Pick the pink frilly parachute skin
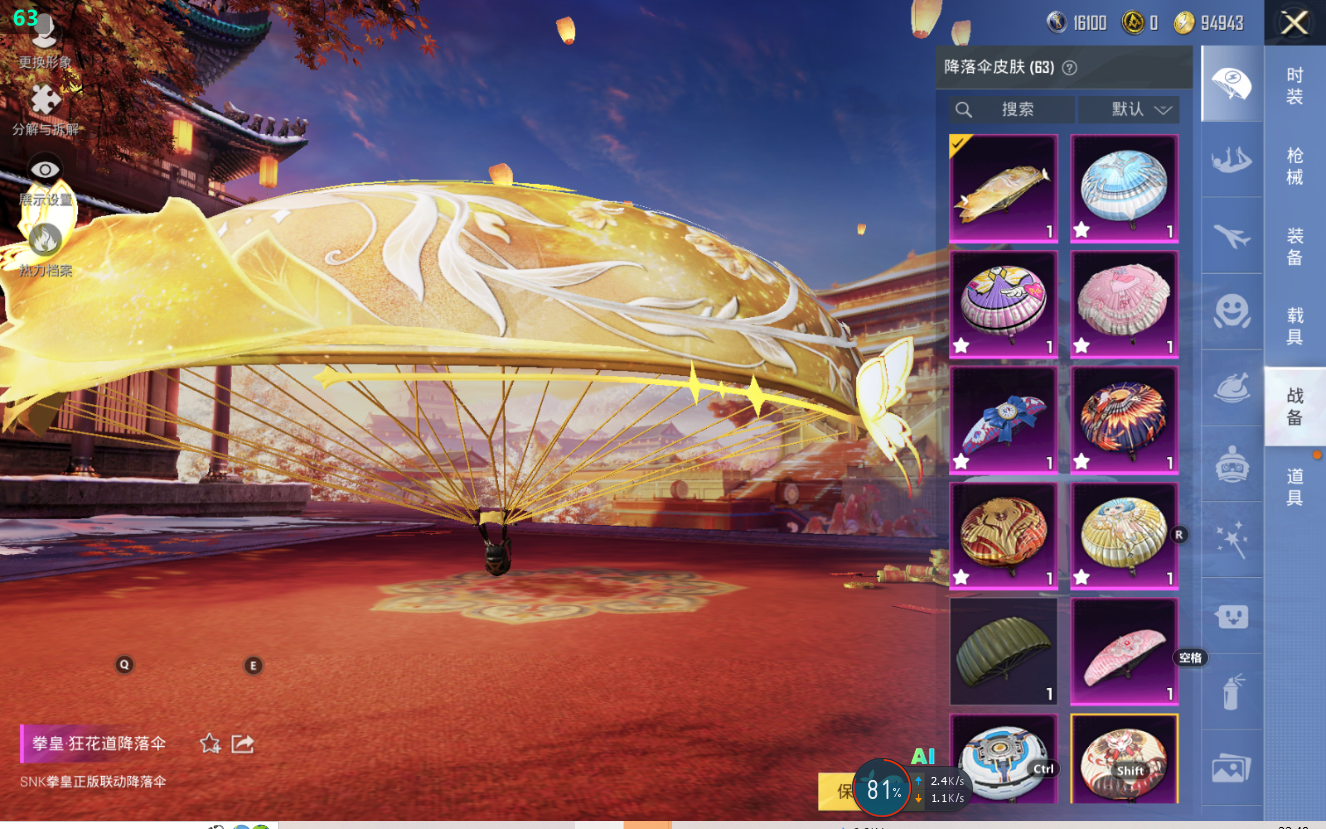The image size is (1326, 829). pos(1124,304)
